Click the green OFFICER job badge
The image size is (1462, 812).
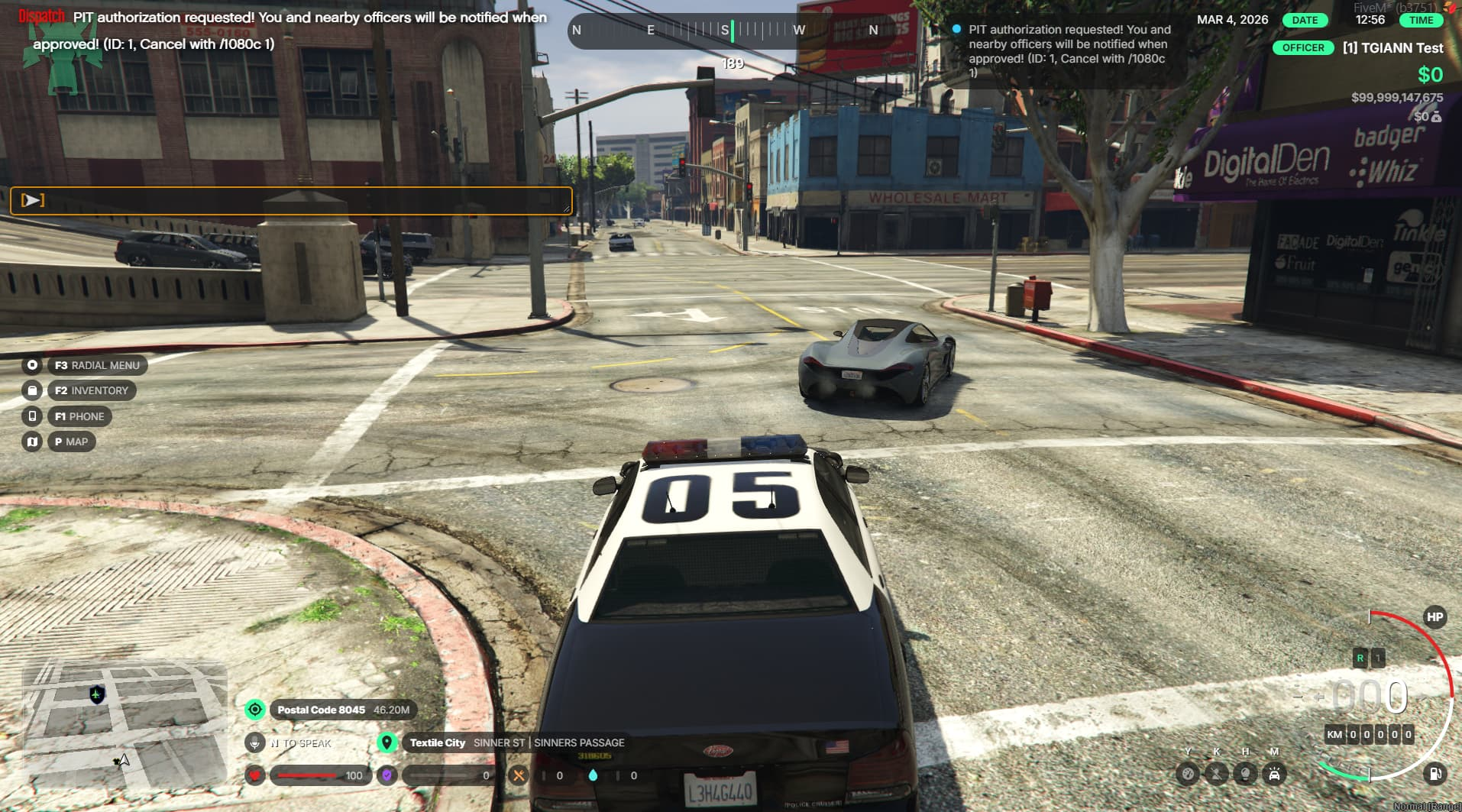click(x=1303, y=47)
